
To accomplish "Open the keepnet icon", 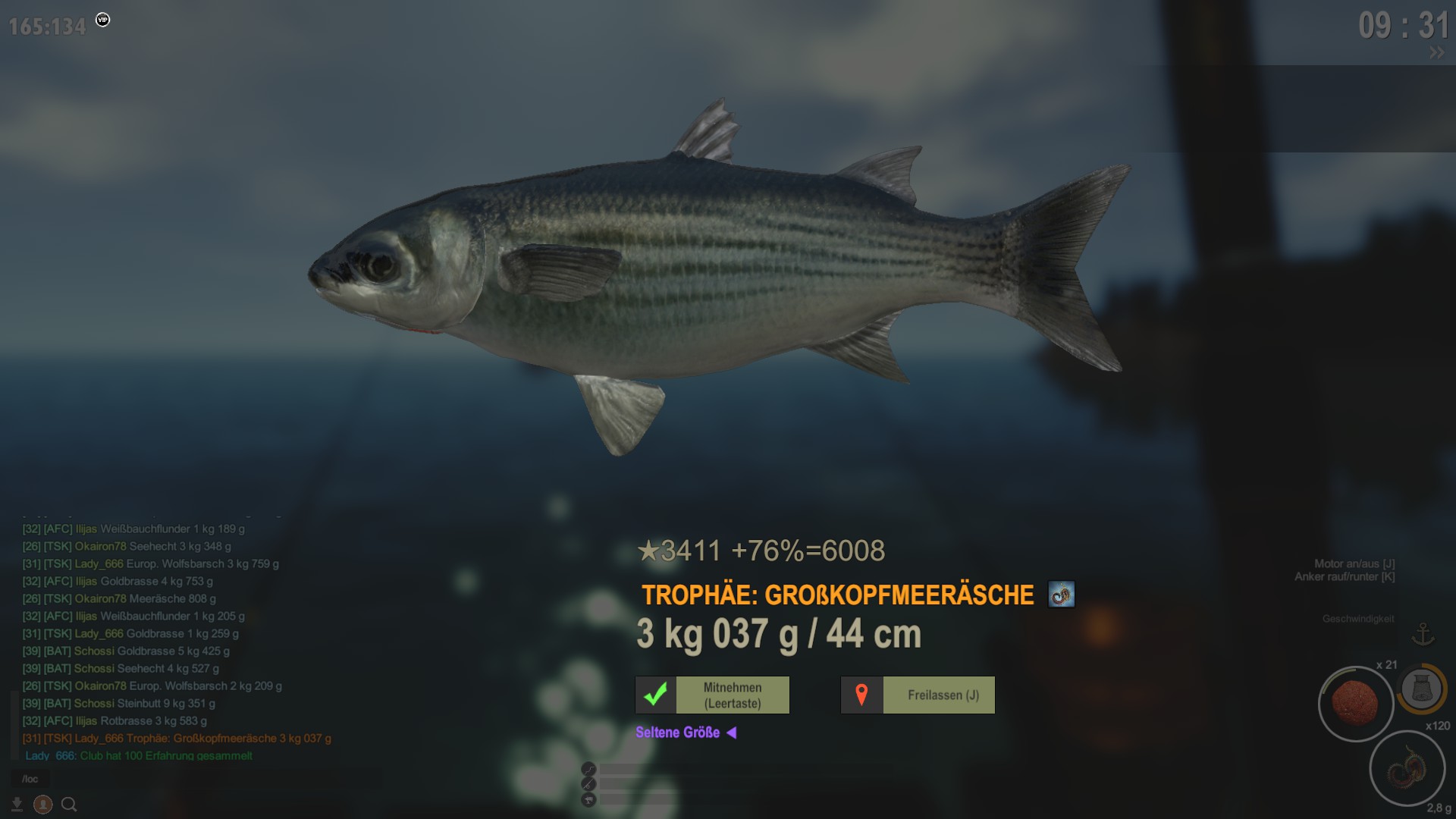I will pos(1420,689).
